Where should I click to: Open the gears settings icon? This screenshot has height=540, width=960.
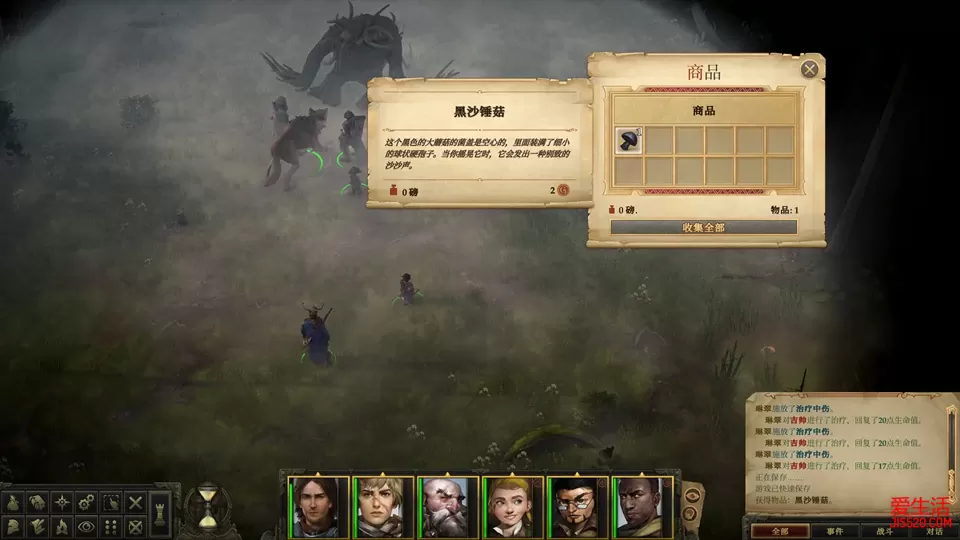pos(87,501)
